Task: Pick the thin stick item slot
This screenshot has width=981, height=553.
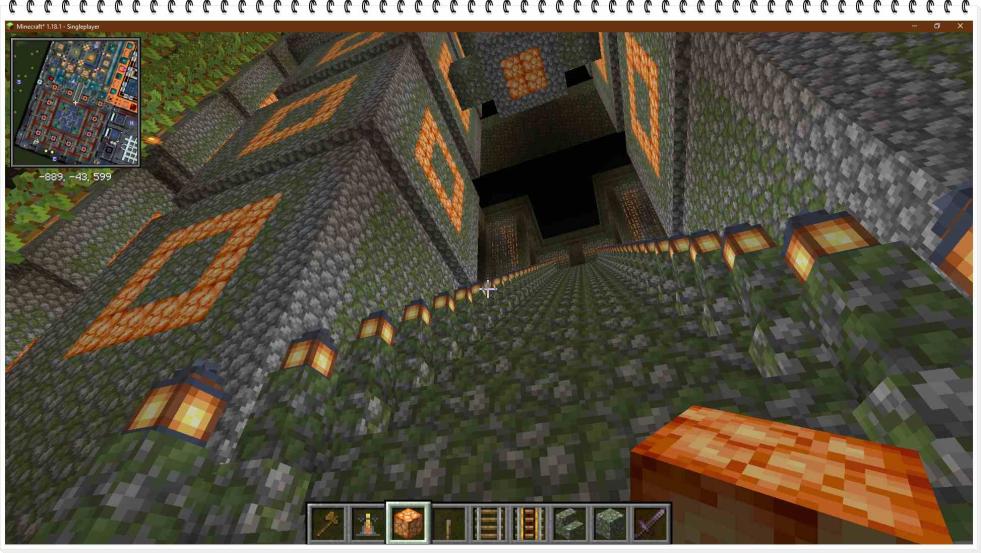Action: coord(448,523)
